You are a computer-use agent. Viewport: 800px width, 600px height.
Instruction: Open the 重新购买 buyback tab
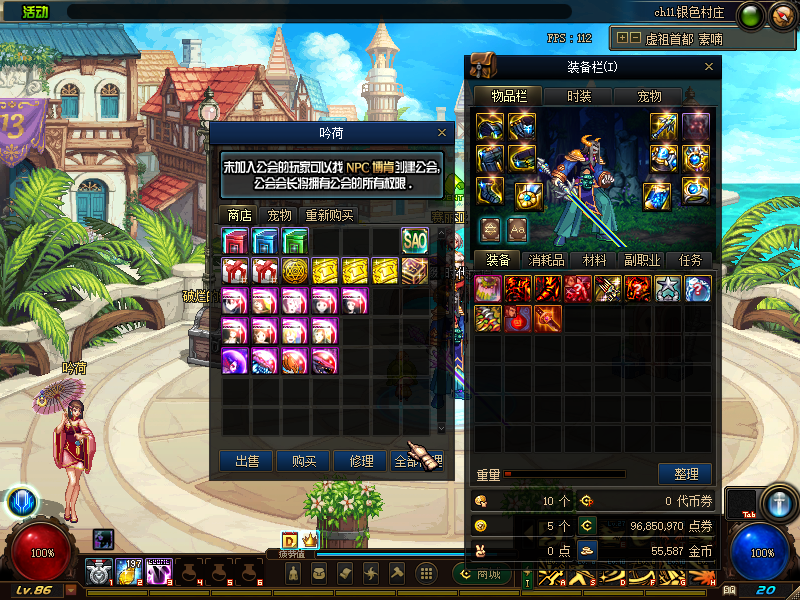click(329, 215)
